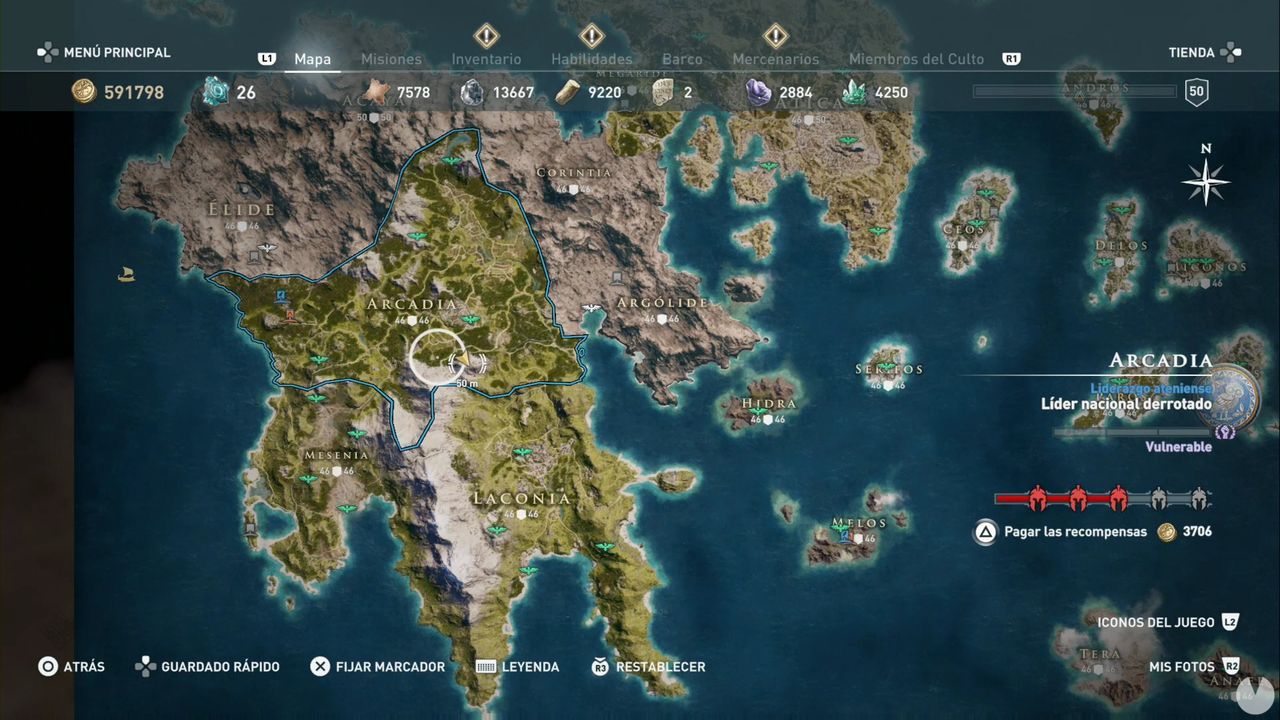Open Miembros del Culto tab

coord(916,59)
